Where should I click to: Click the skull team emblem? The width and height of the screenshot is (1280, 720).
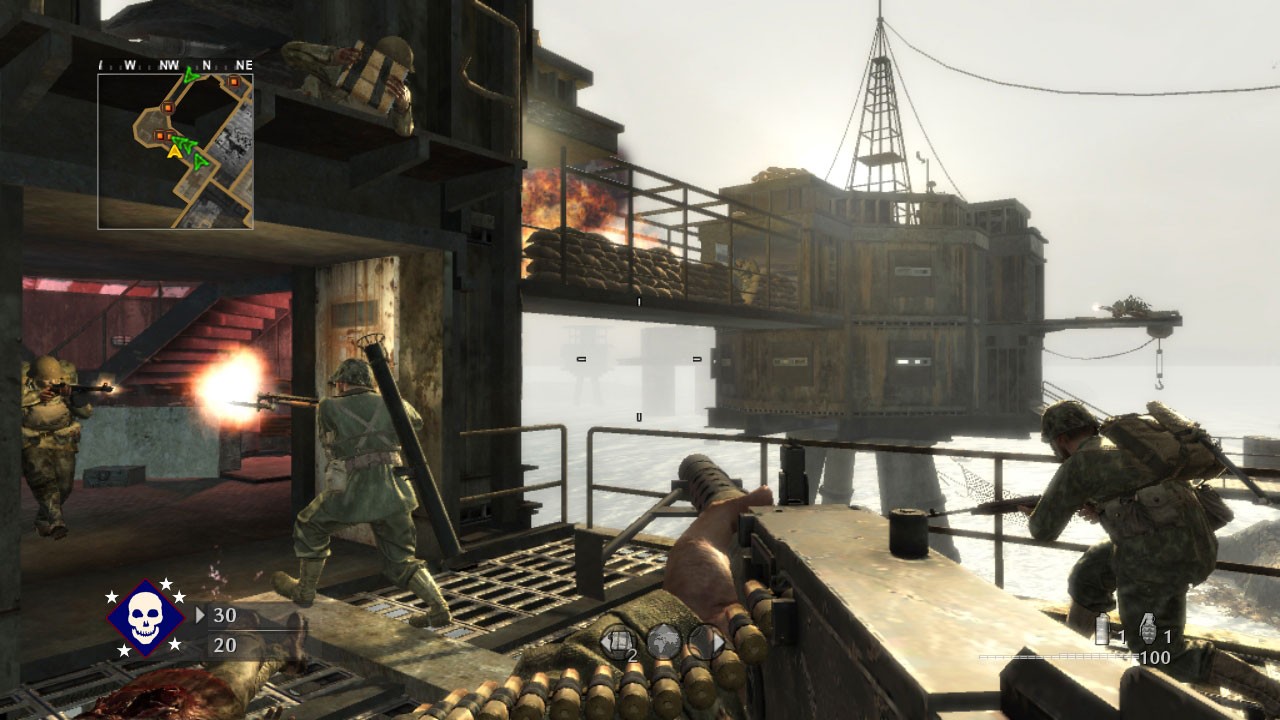click(x=146, y=617)
